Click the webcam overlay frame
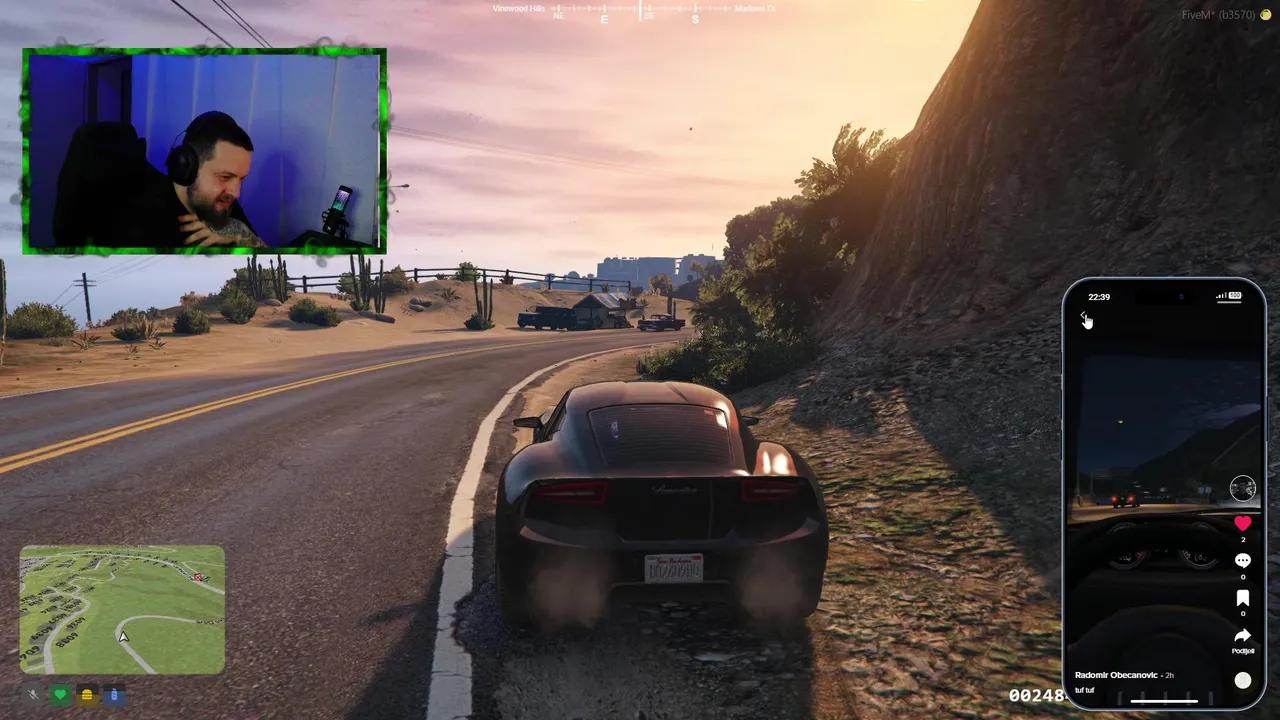Screen dimensions: 1280x720 (x=203, y=151)
